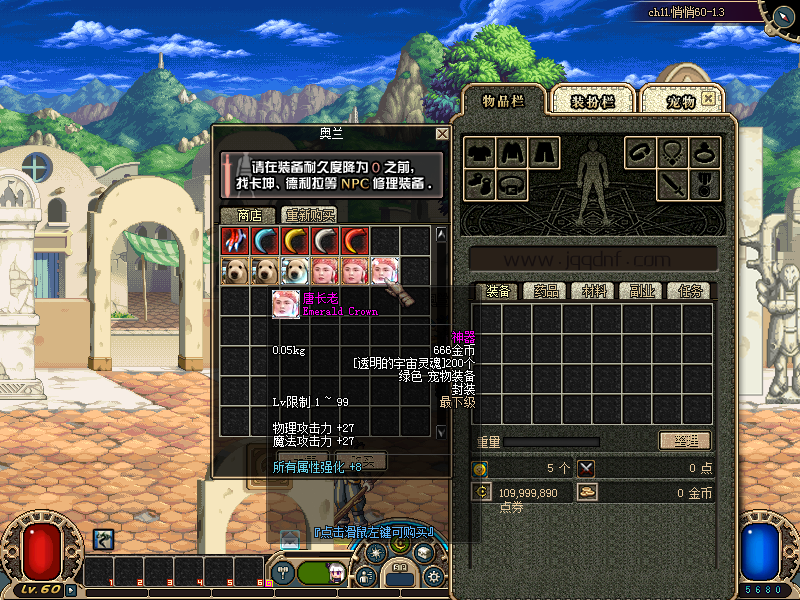View the 材料 materials category
The width and height of the screenshot is (800, 600).
(594, 292)
